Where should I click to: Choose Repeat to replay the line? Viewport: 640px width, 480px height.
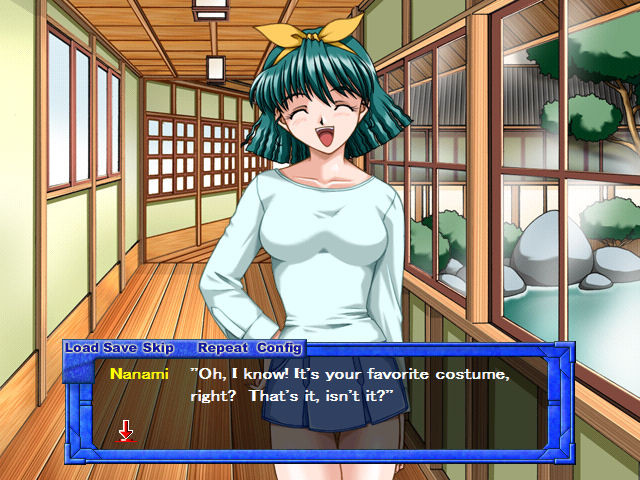click(222, 348)
